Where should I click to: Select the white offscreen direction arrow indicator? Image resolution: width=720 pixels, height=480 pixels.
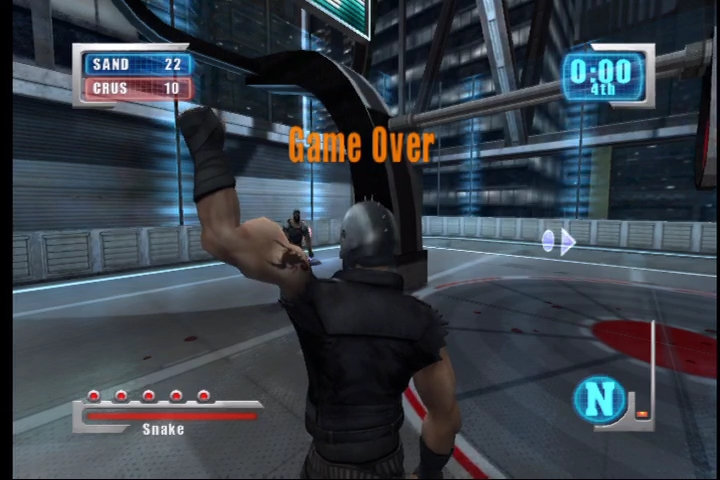pyautogui.click(x=559, y=242)
